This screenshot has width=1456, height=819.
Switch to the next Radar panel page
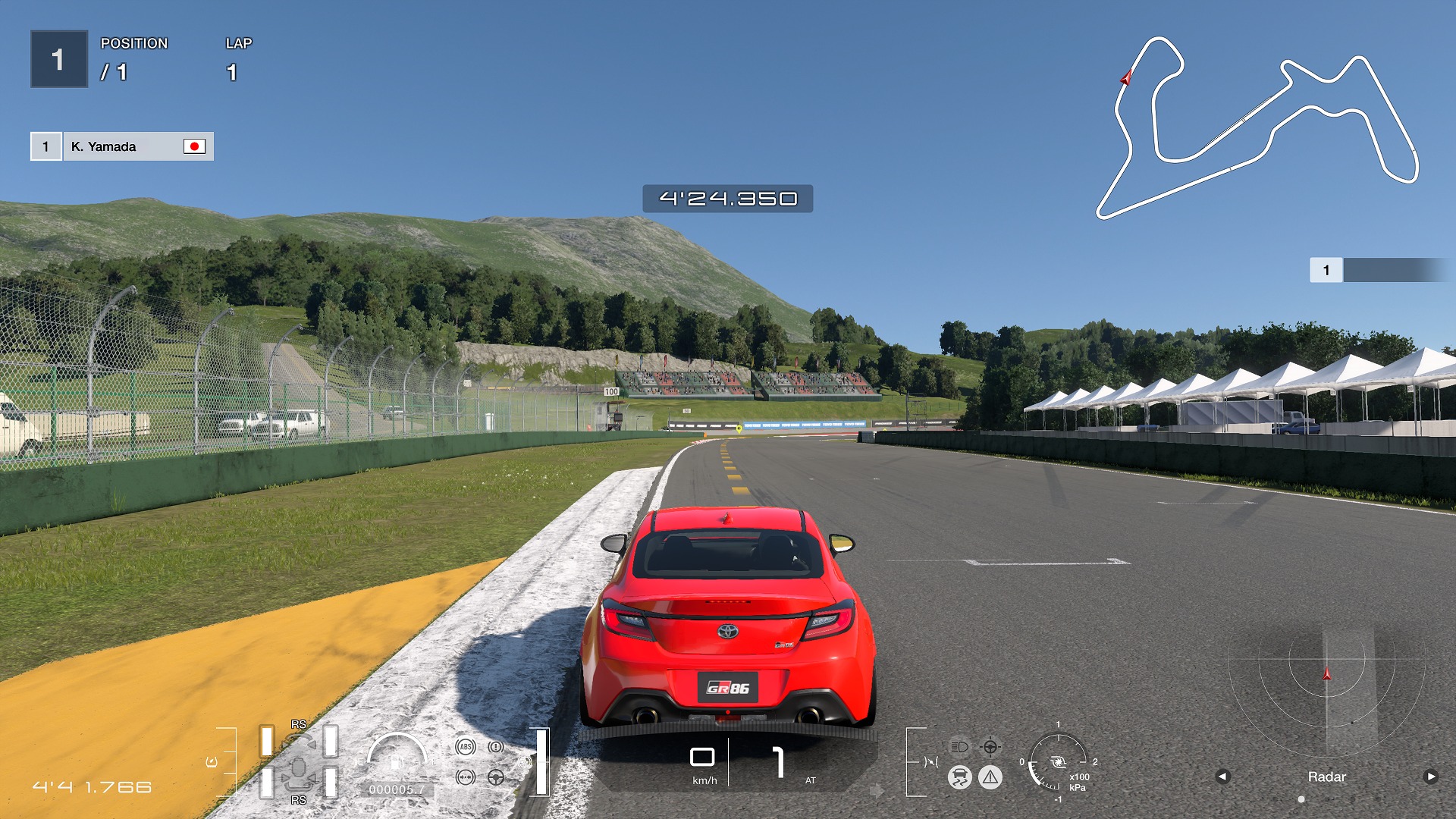[1430, 777]
